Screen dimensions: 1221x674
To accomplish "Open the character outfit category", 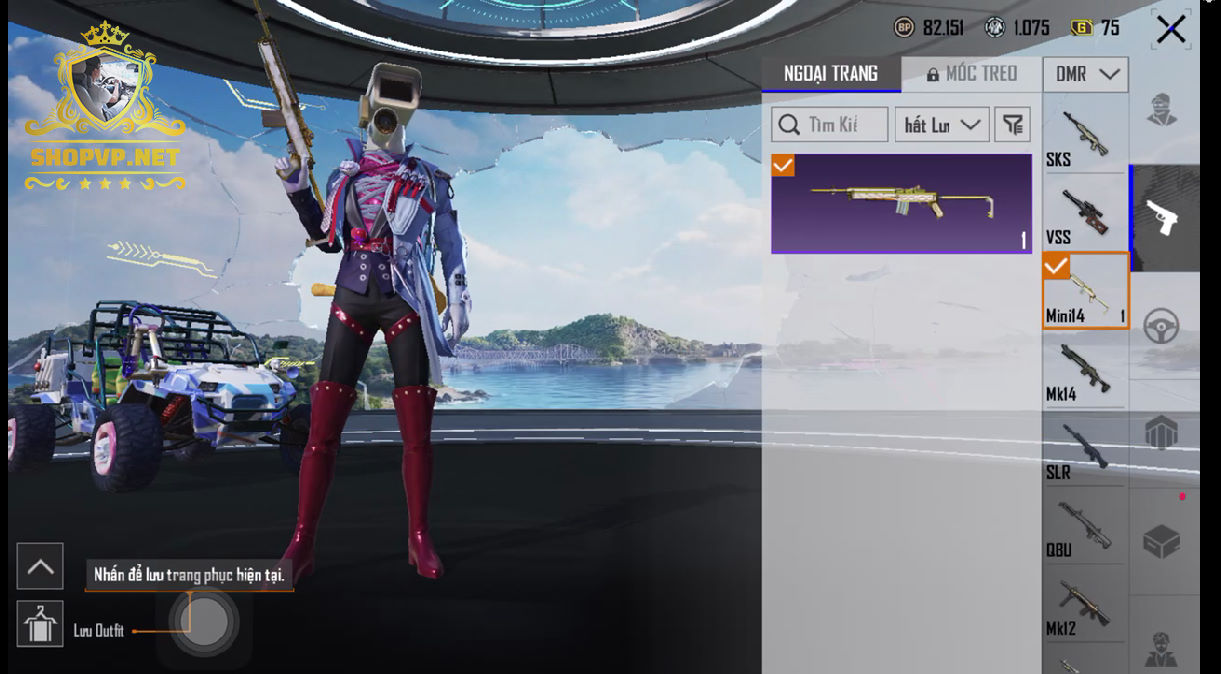I will pyautogui.click(x=1162, y=110).
